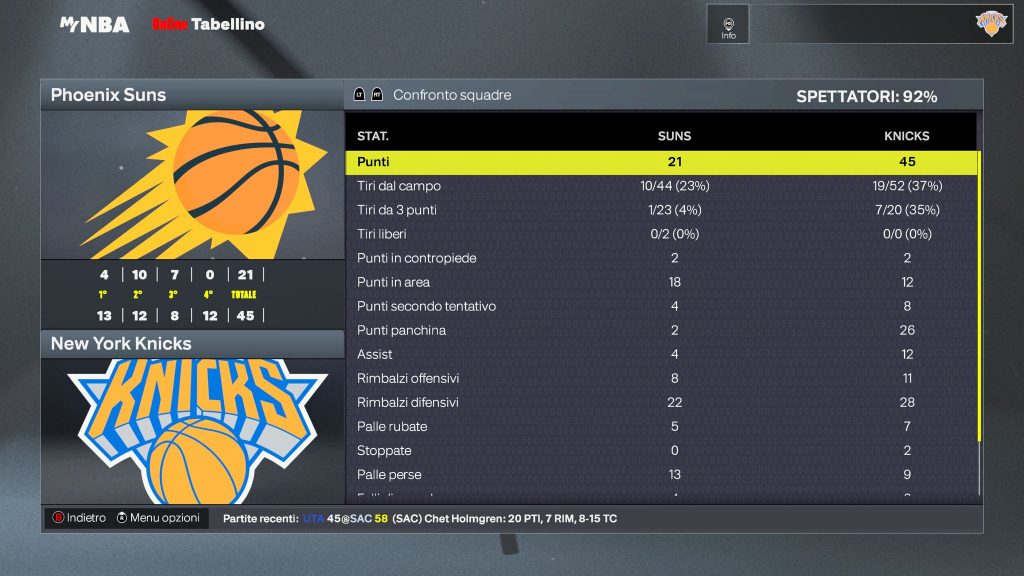This screenshot has width=1024, height=576.
Task: Choose the Assist stat row
Action: [x=660, y=354]
